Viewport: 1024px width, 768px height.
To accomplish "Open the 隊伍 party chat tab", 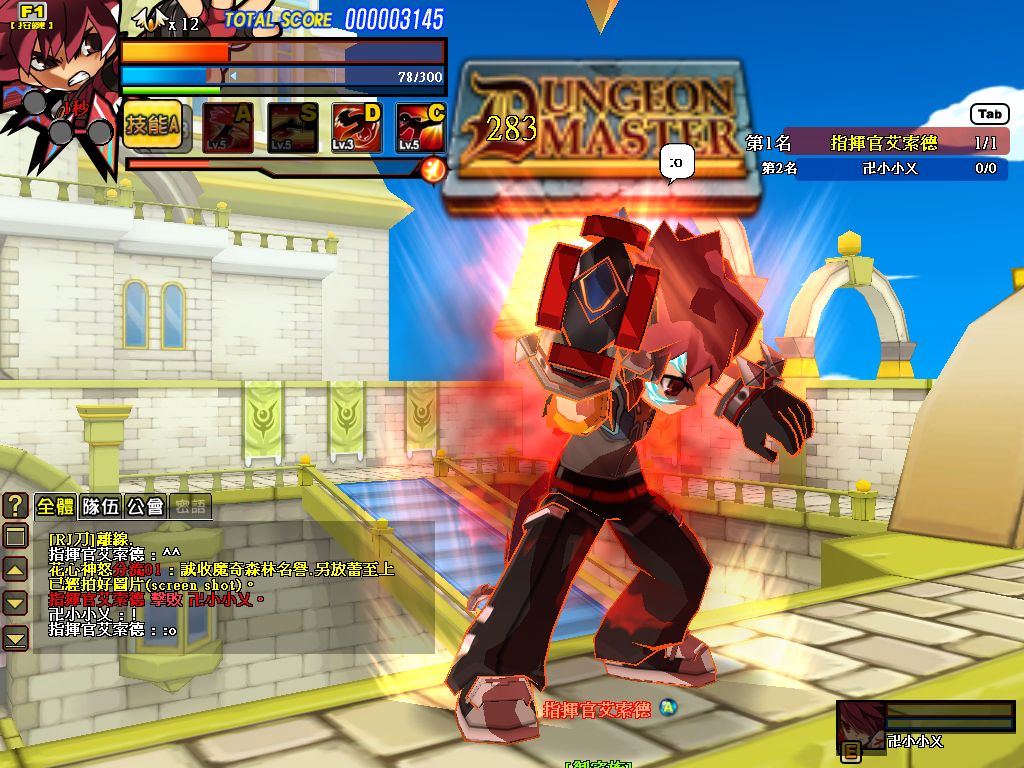I will [101, 506].
